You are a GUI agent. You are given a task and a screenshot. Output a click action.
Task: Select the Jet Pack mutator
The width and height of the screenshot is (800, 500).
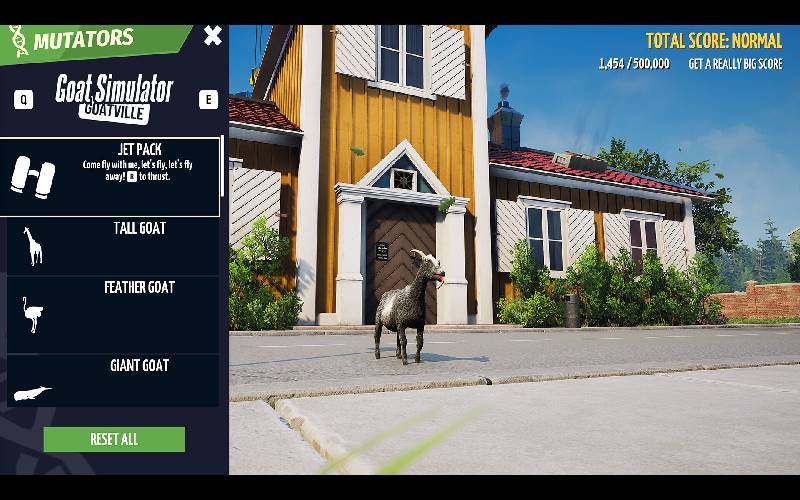pos(110,177)
